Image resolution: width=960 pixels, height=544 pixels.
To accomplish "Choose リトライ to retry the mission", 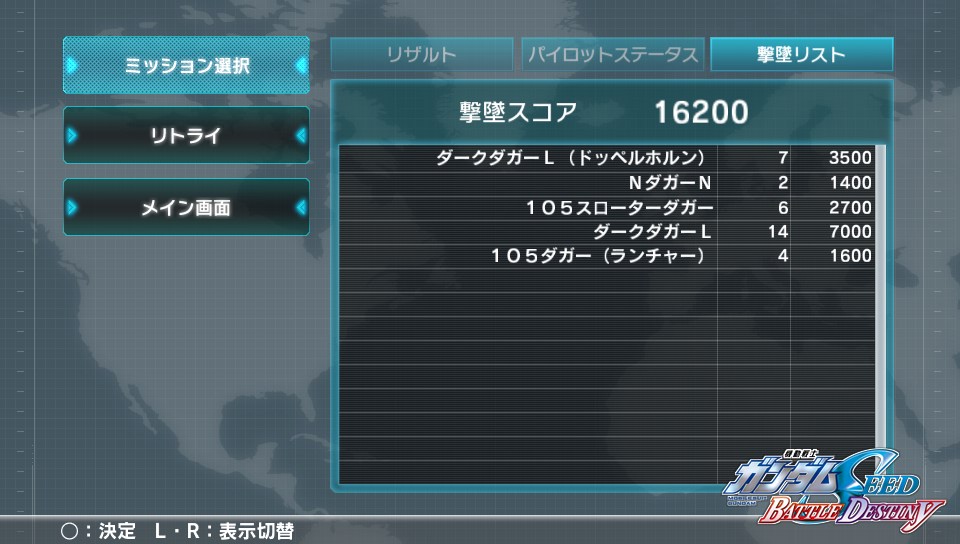I will (x=186, y=136).
